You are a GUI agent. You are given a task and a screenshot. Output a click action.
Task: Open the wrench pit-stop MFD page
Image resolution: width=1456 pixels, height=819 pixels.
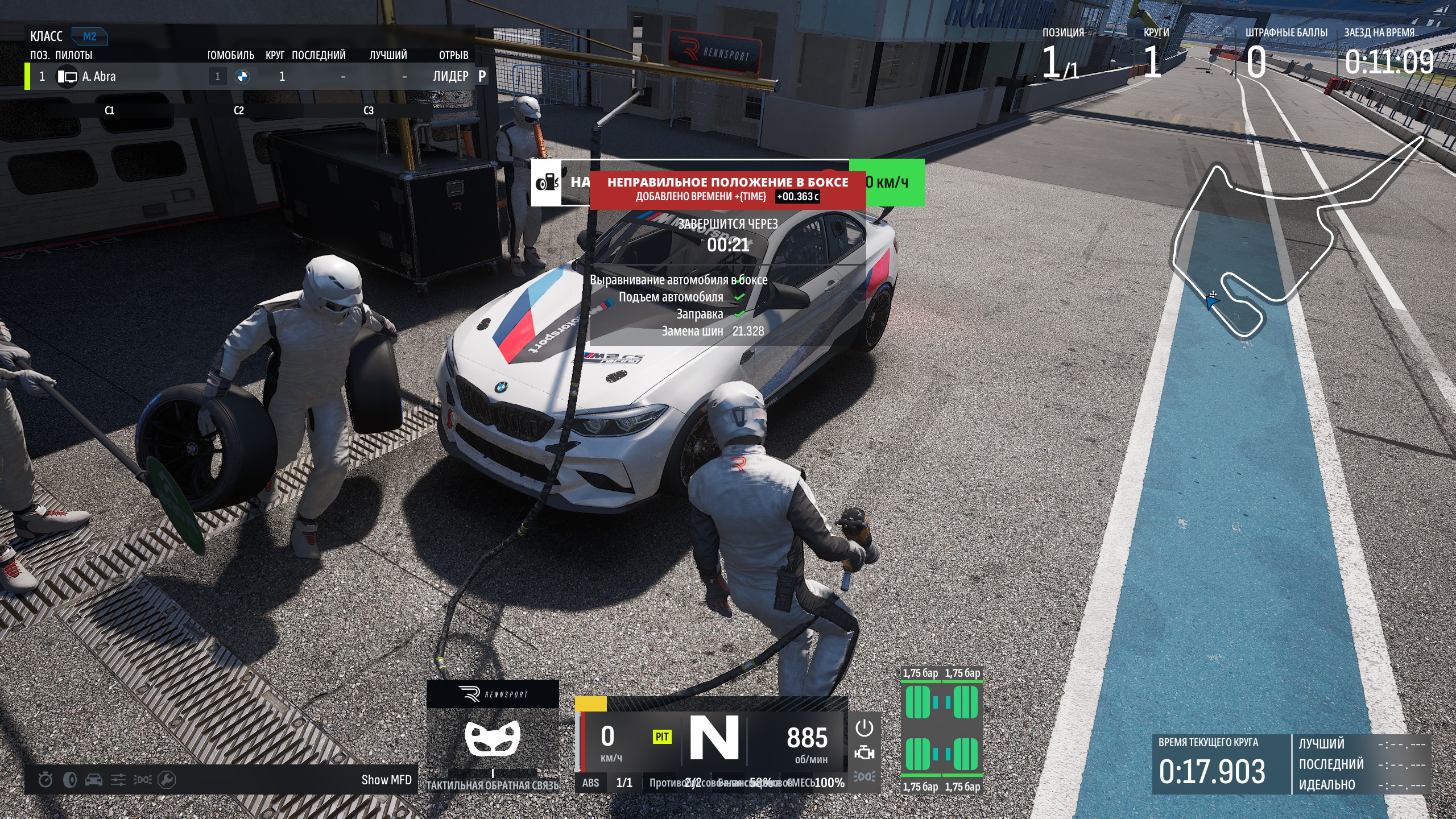167,780
